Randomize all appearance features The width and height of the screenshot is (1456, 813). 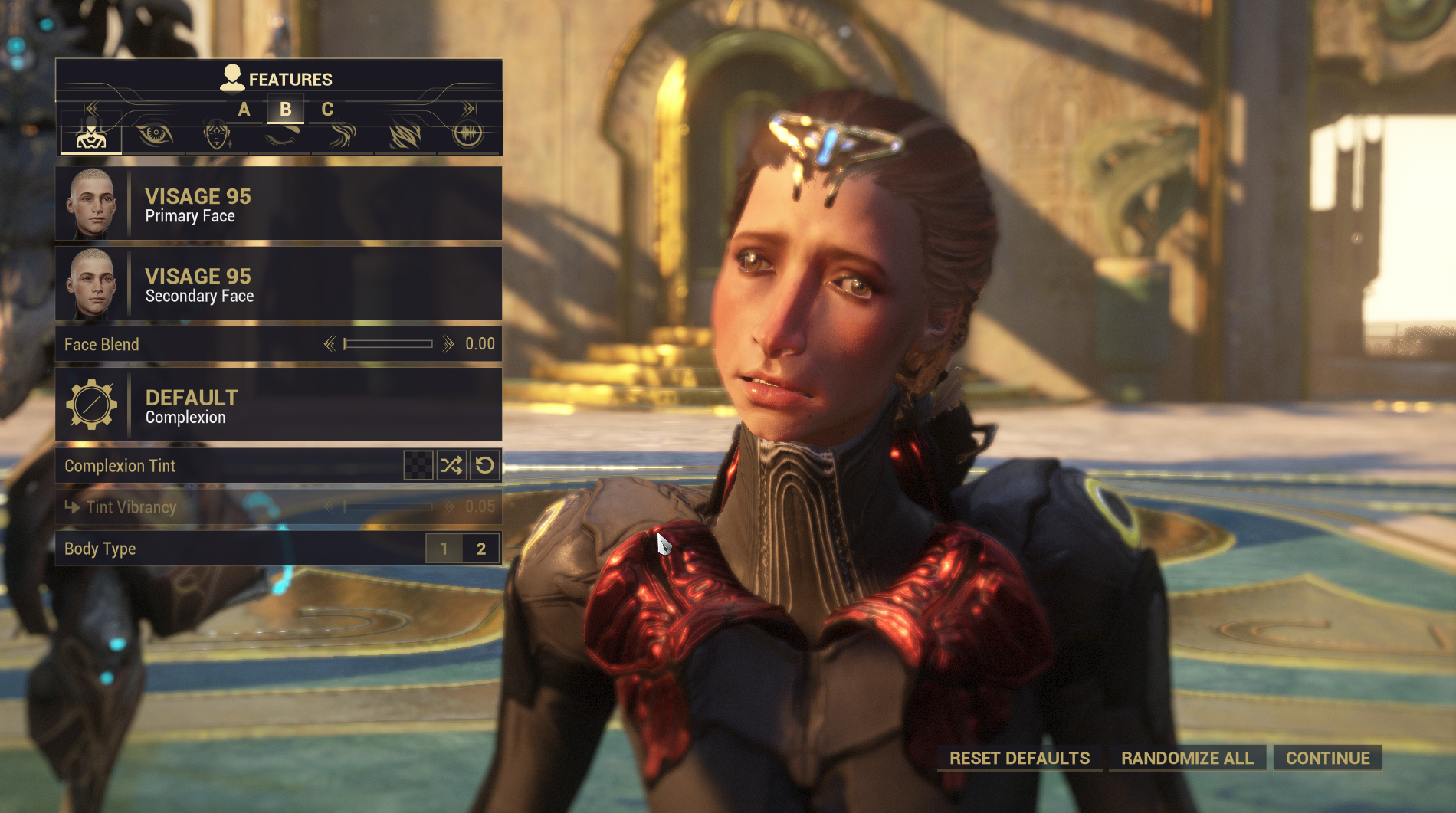(1187, 758)
